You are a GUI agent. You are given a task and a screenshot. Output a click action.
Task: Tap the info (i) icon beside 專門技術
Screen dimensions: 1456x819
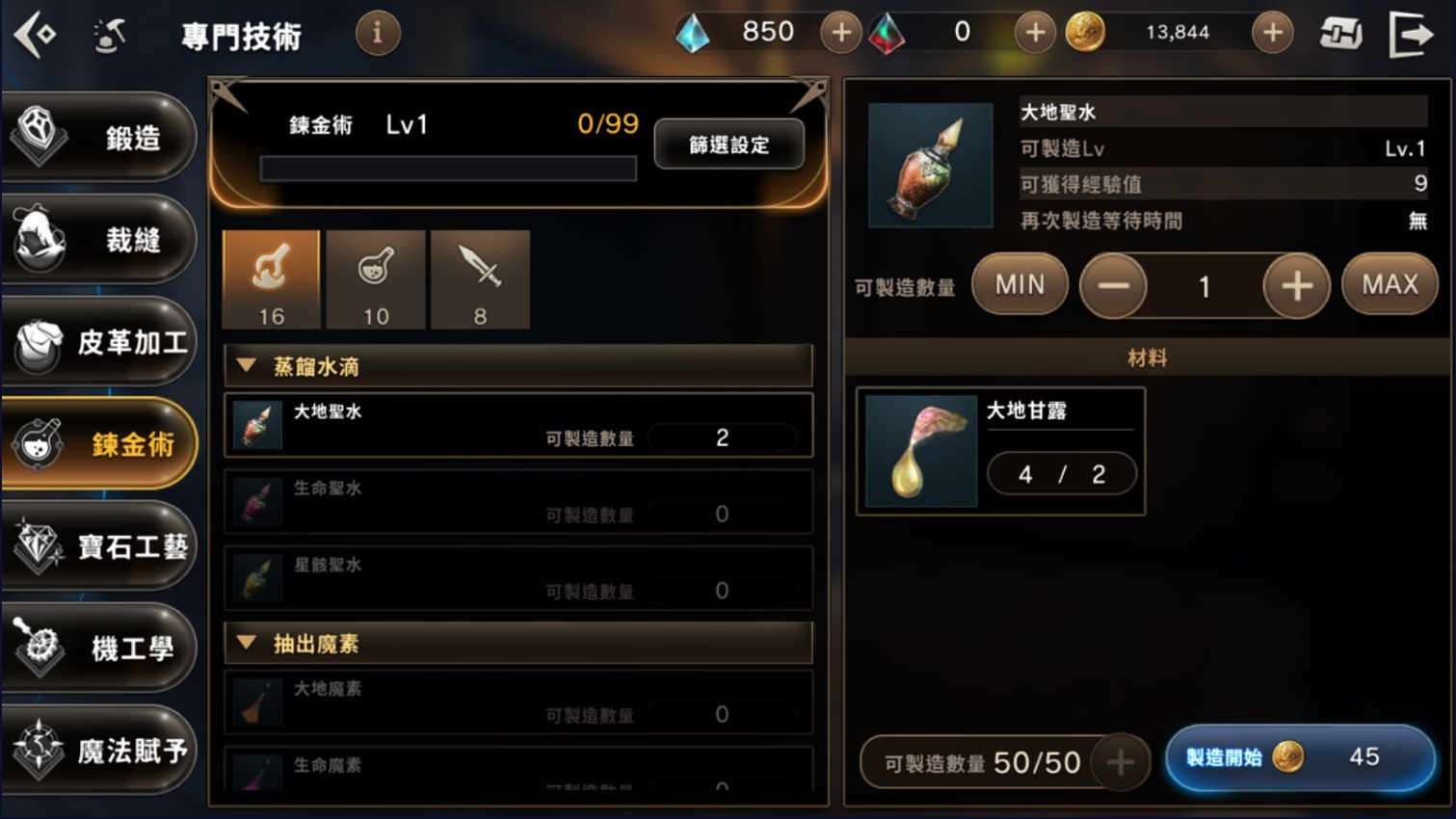point(377,32)
